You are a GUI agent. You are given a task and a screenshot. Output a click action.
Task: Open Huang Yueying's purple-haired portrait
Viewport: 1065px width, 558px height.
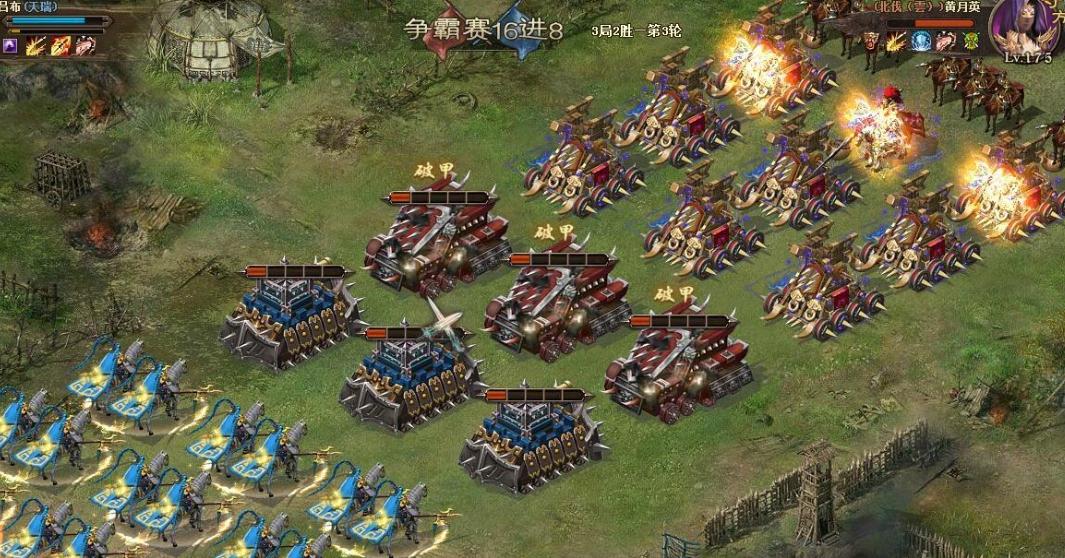[1023, 26]
